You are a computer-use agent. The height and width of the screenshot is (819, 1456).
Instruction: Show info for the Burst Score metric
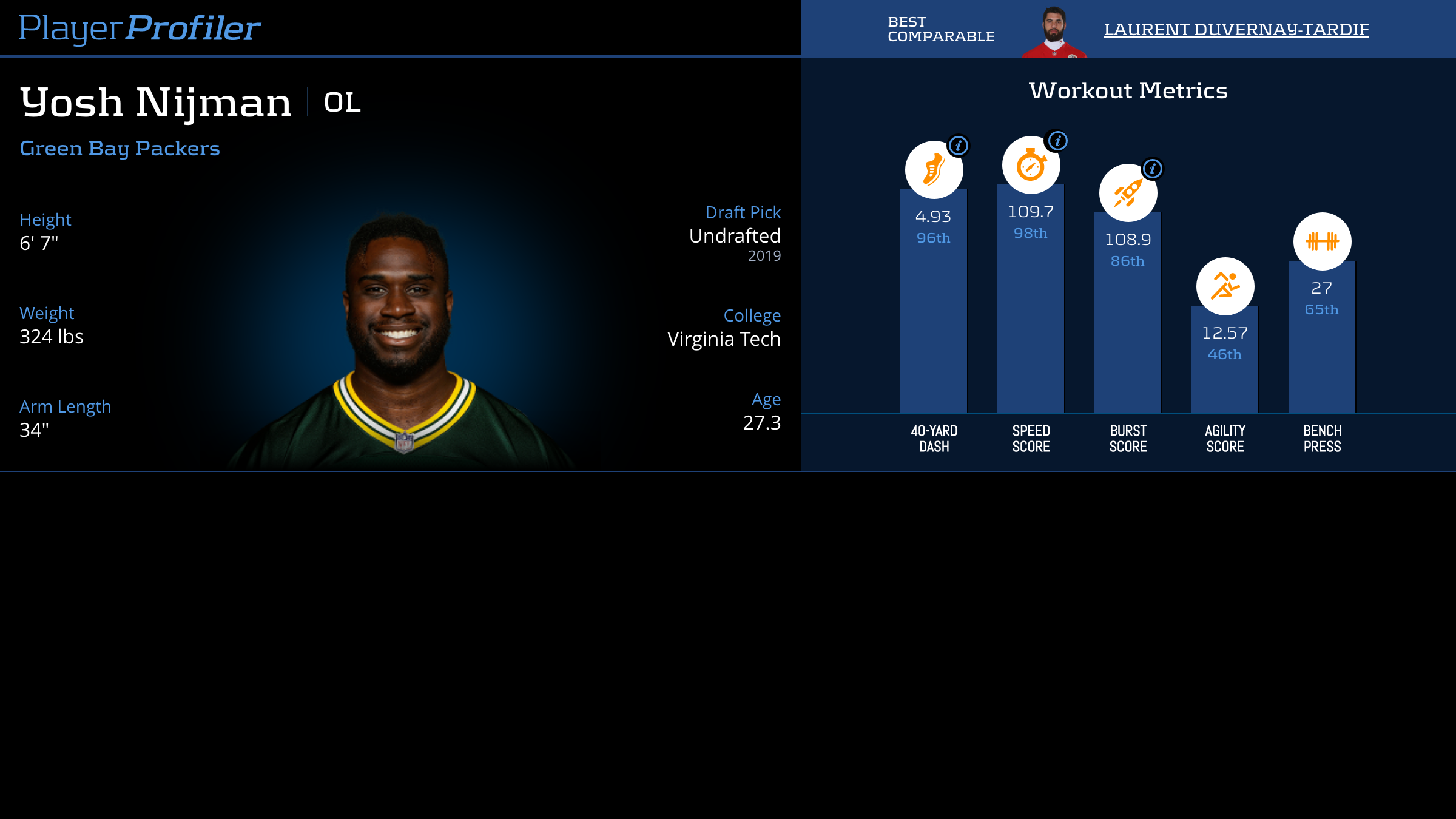click(x=1152, y=169)
